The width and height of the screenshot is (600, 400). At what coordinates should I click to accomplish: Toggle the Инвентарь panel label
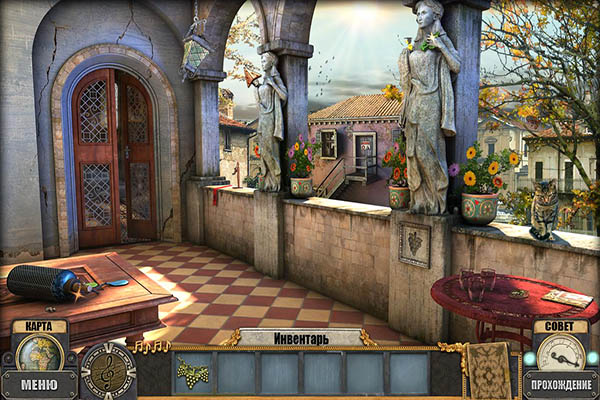click(300, 338)
